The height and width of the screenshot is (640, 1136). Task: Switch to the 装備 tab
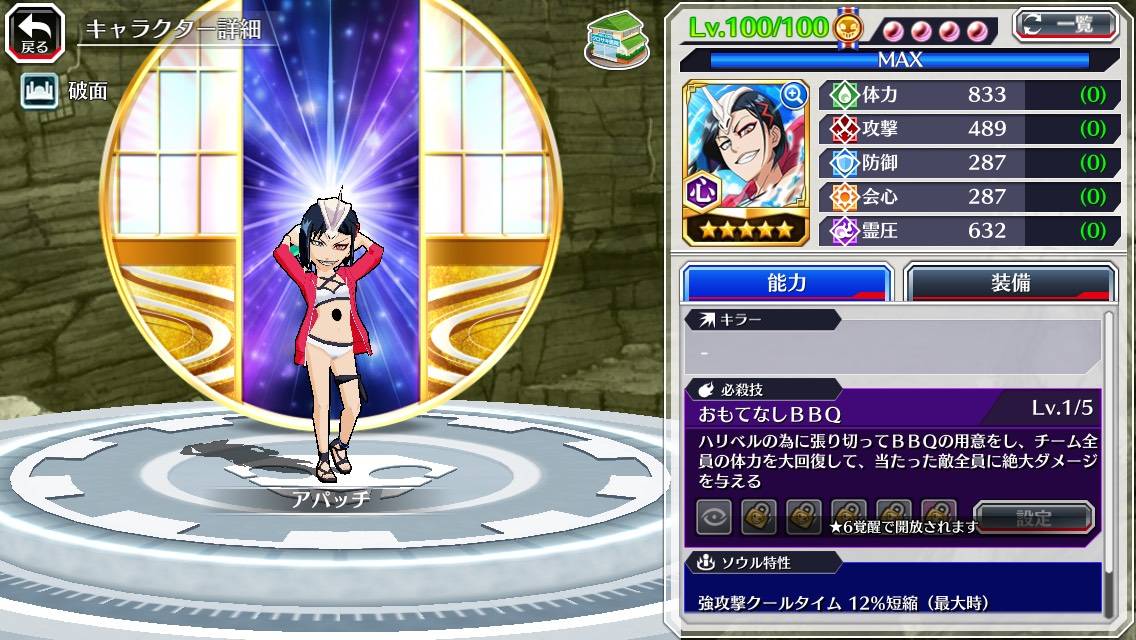[1009, 283]
